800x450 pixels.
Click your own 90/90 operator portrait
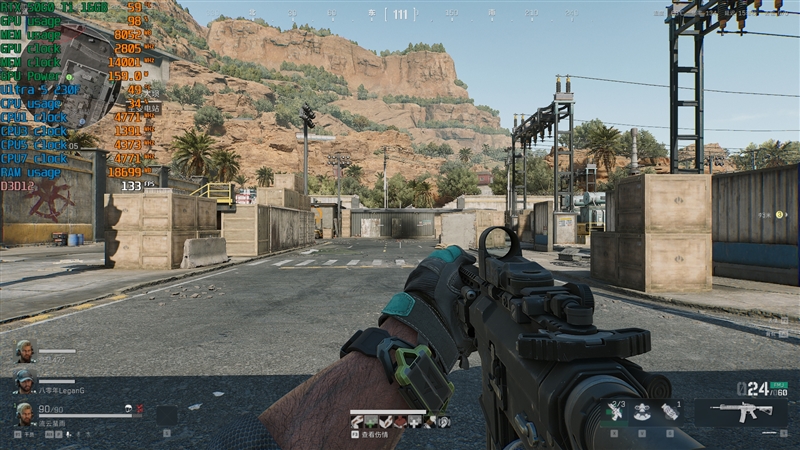click(24, 412)
